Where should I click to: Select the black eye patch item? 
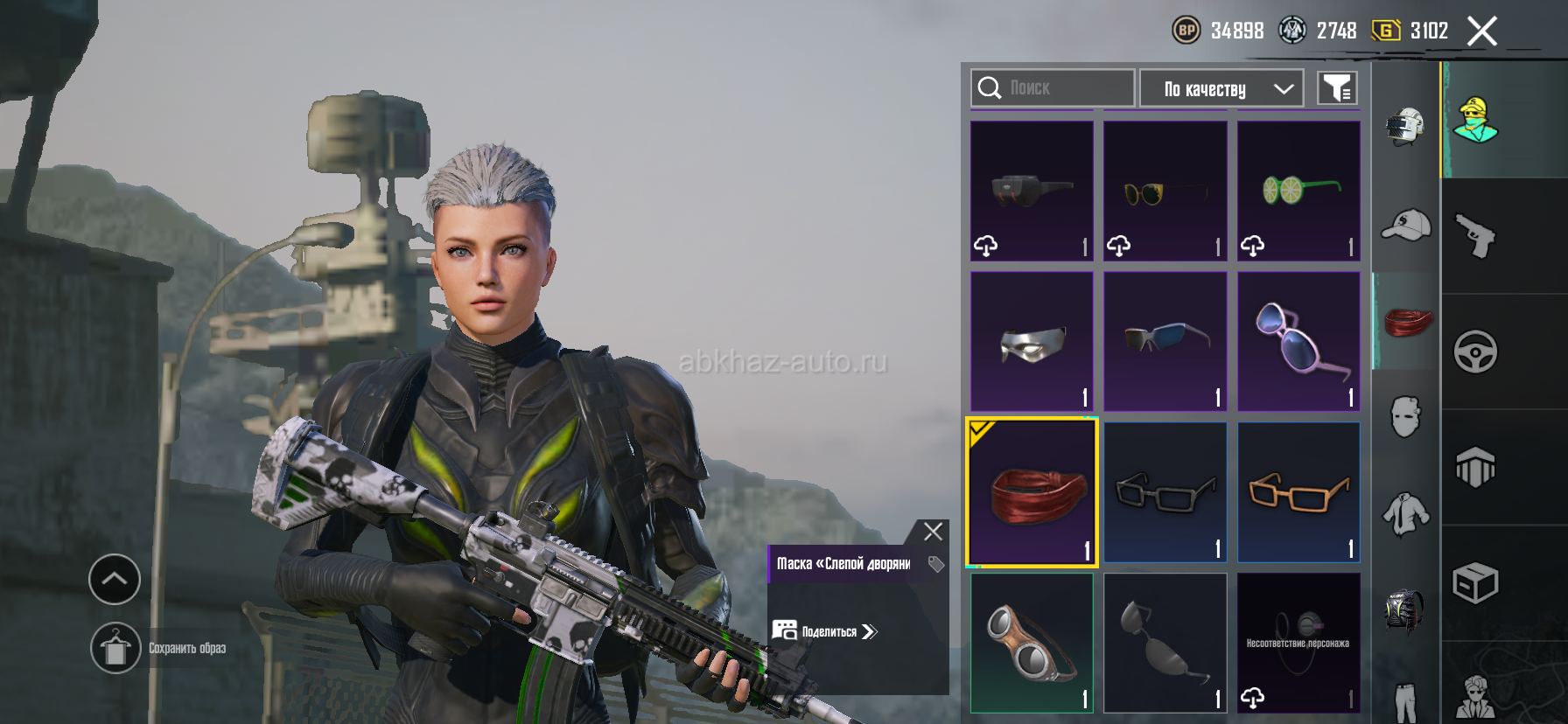click(1165, 643)
